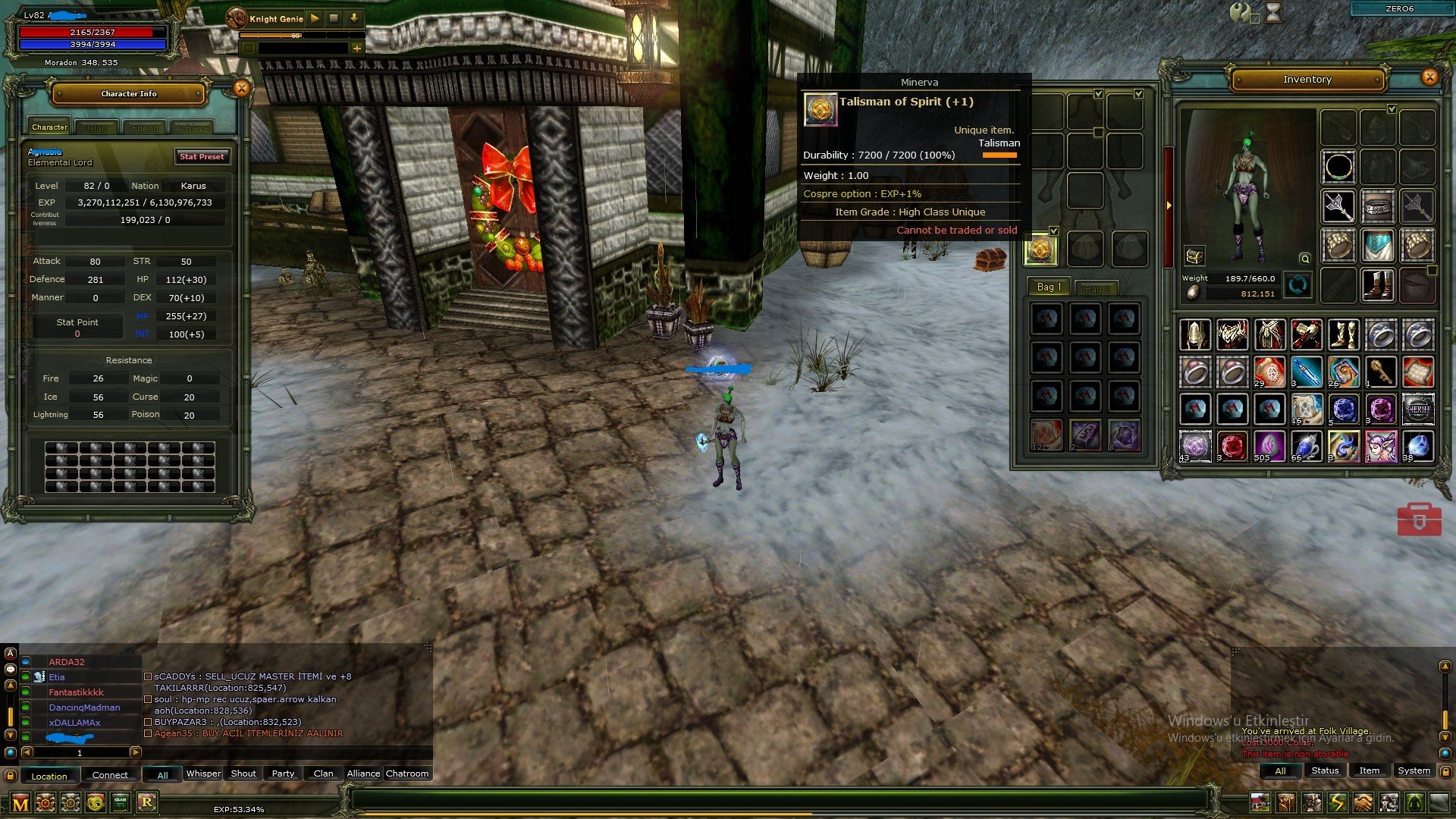Select the Whisper chat channel
1456x819 pixels.
point(203,773)
